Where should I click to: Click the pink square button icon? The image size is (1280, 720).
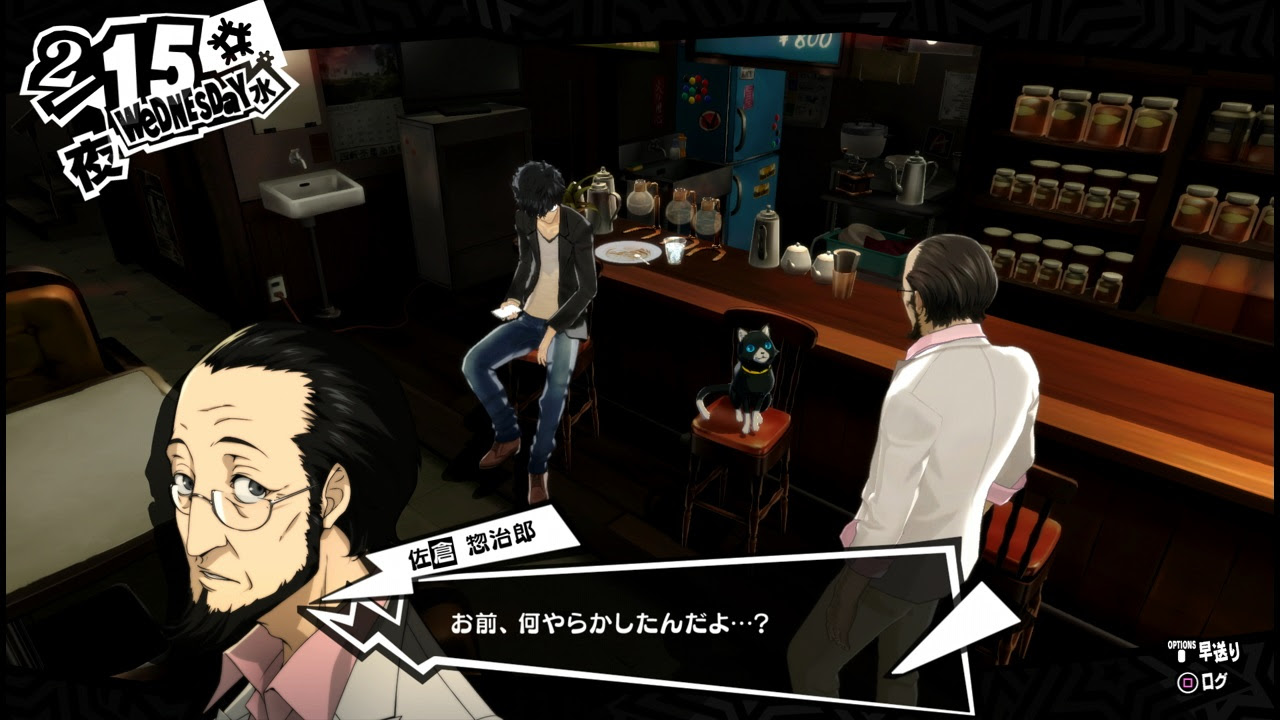click(x=1187, y=681)
